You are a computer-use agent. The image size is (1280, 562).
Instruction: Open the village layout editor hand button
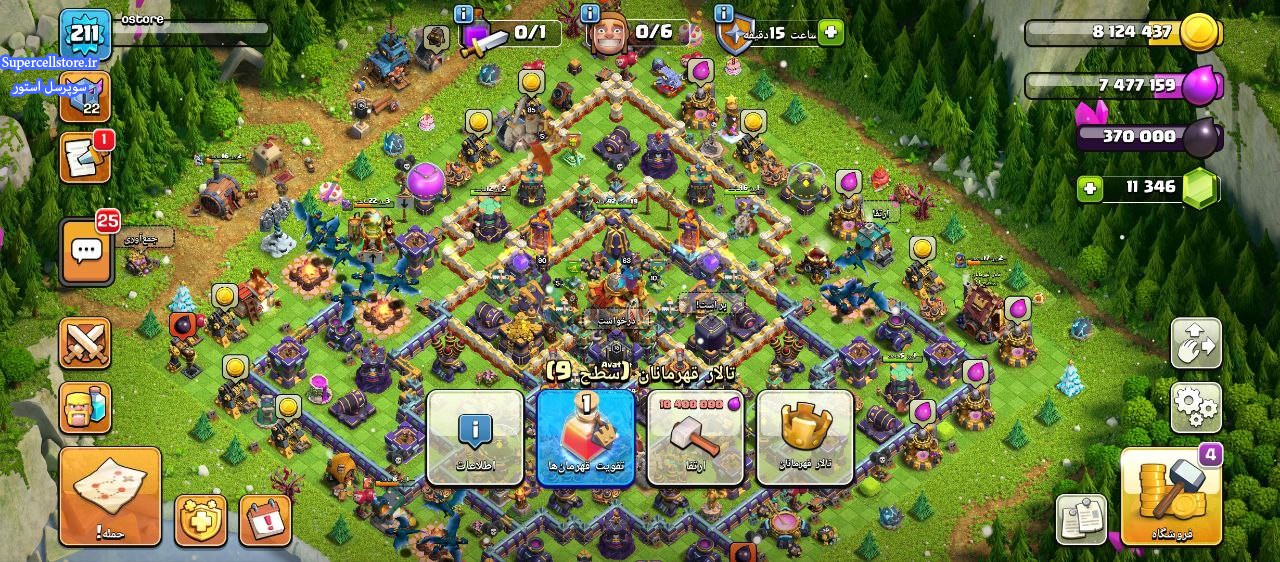1196,344
